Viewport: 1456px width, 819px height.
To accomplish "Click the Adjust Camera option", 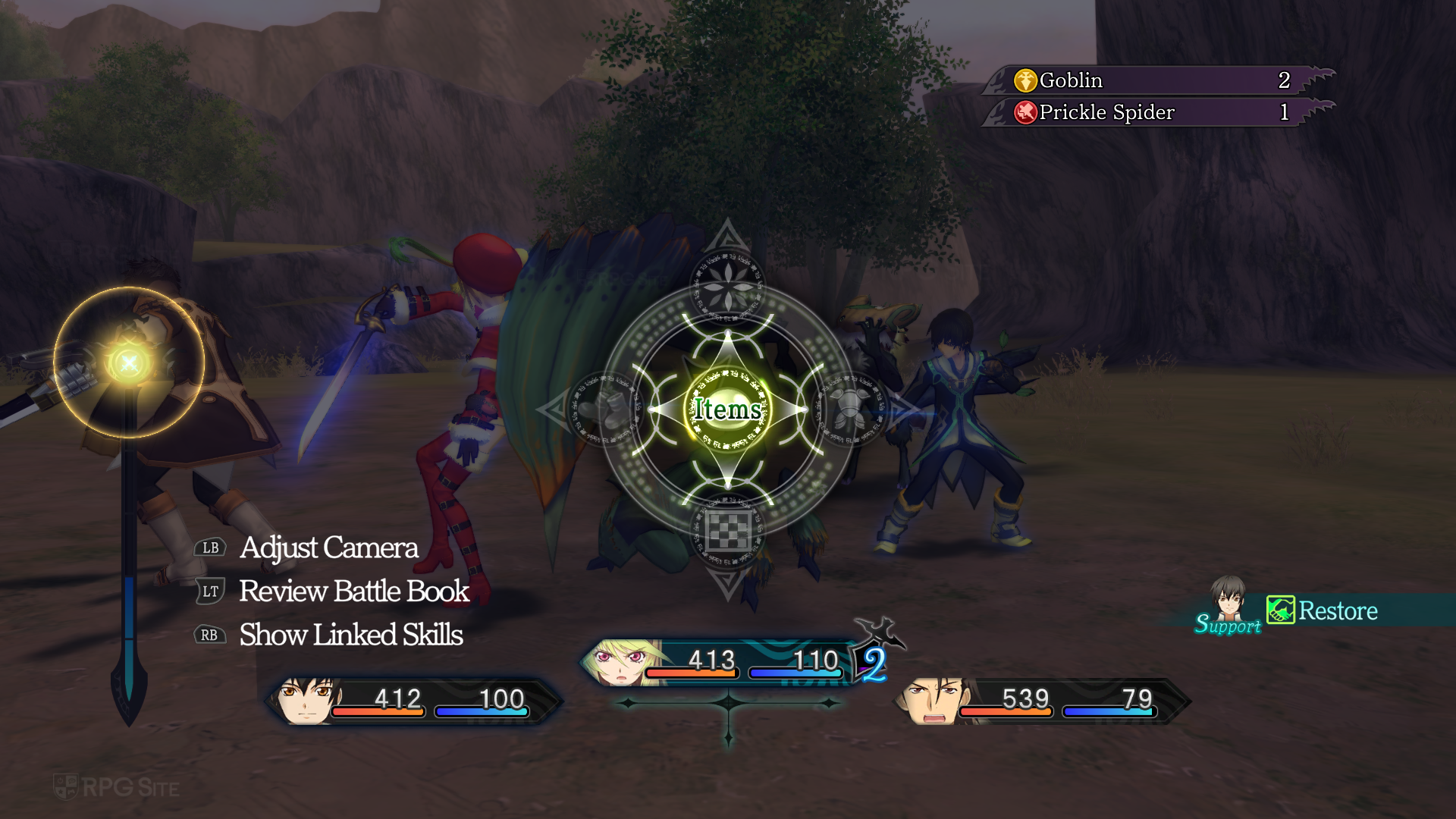I will coord(328,548).
